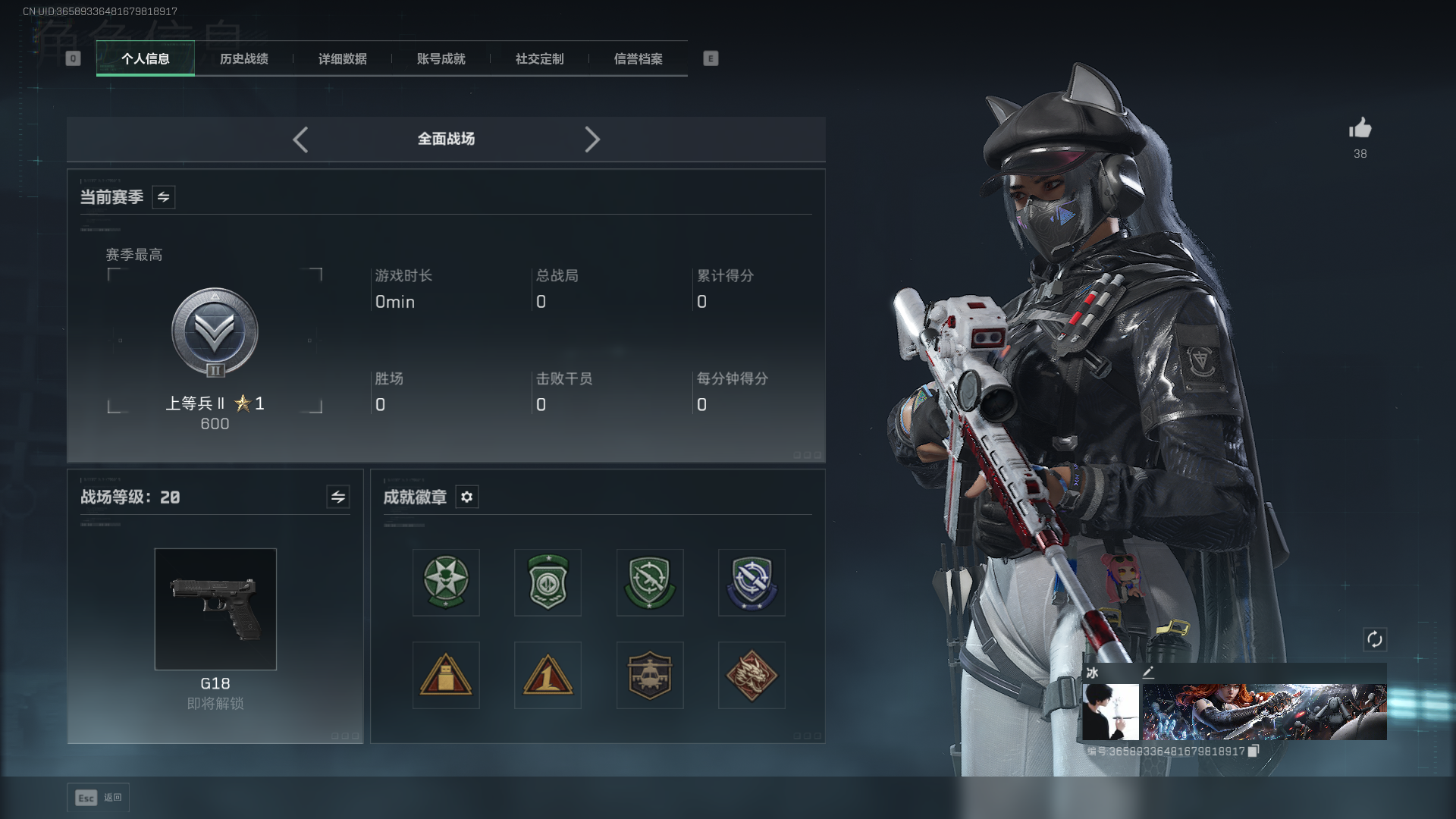Viewport: 1456px width, 819px height.
Task: Toggle the 战场等级 swap button
Action: [338, 497]
